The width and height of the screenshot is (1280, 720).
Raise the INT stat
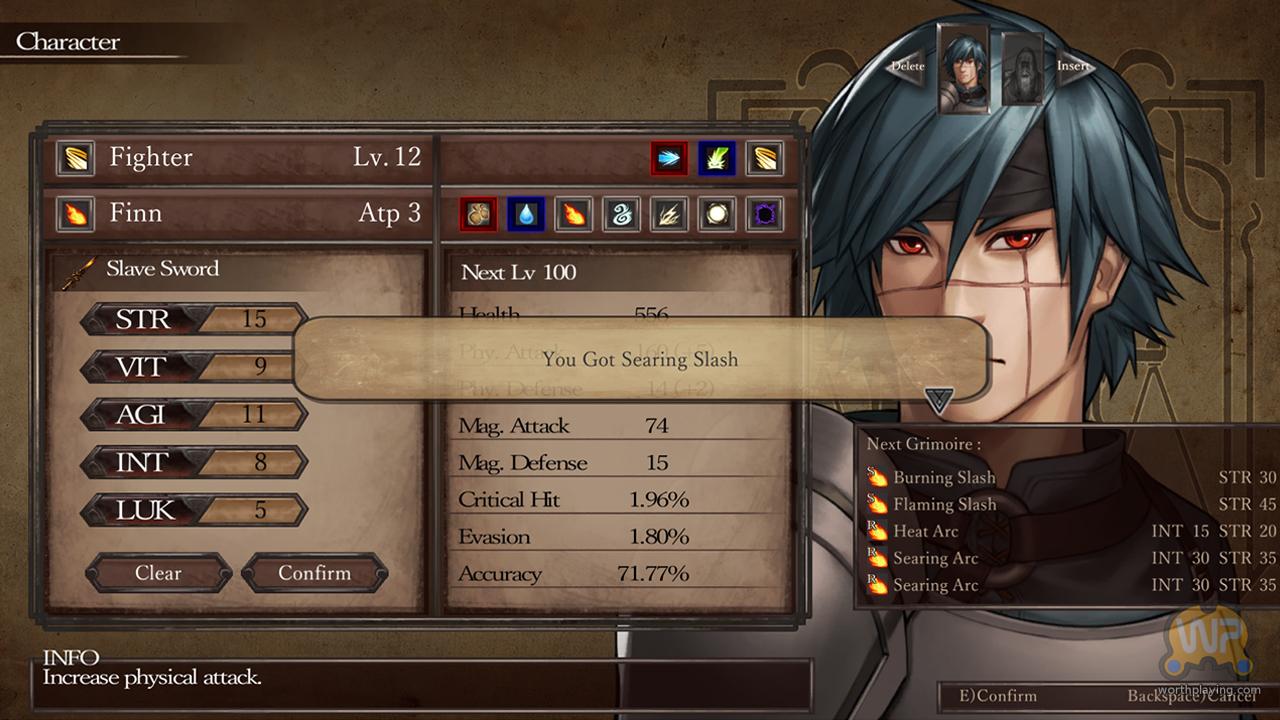click(194, 462)
